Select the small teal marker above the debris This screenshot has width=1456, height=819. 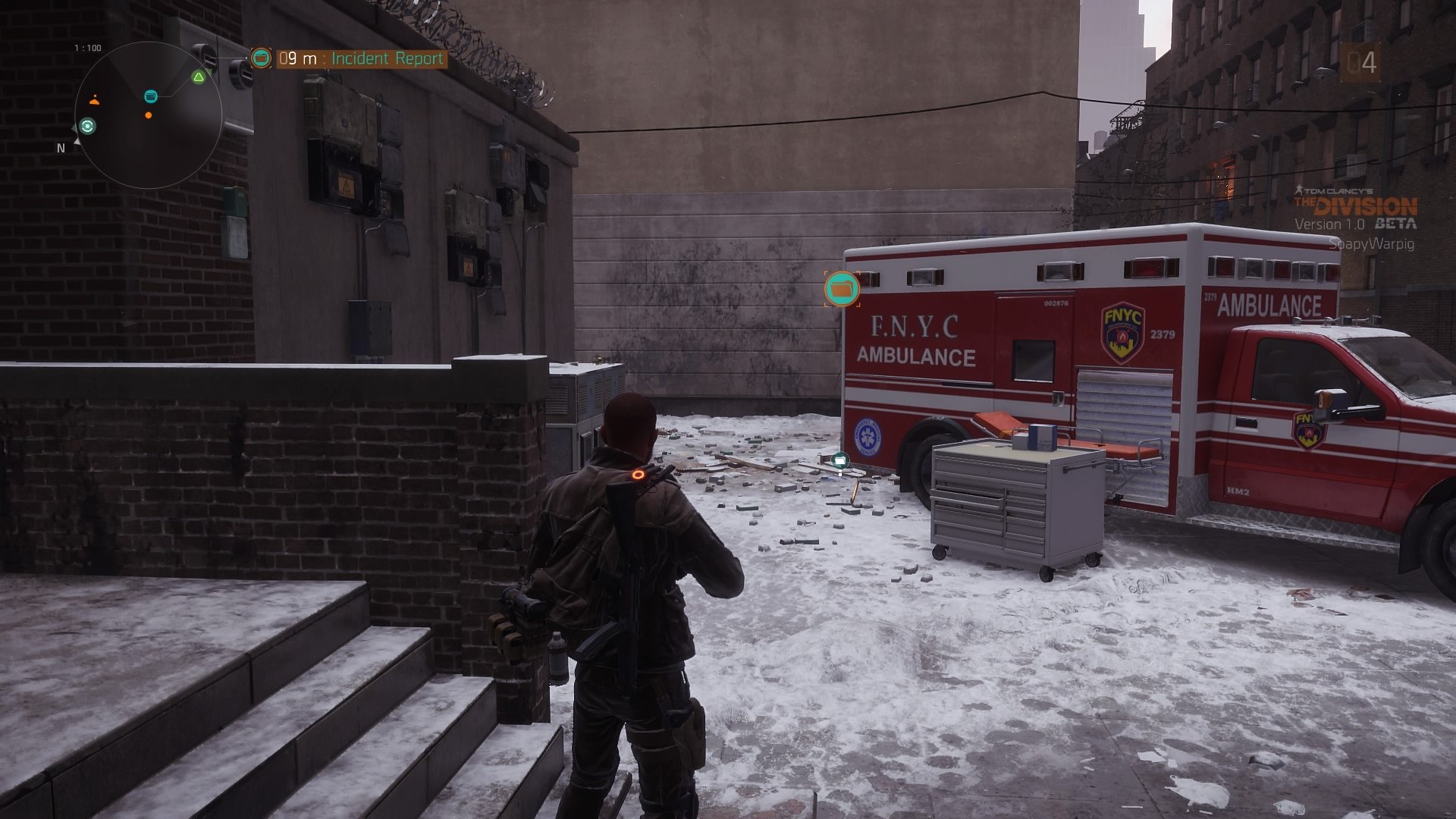(839, 459)
